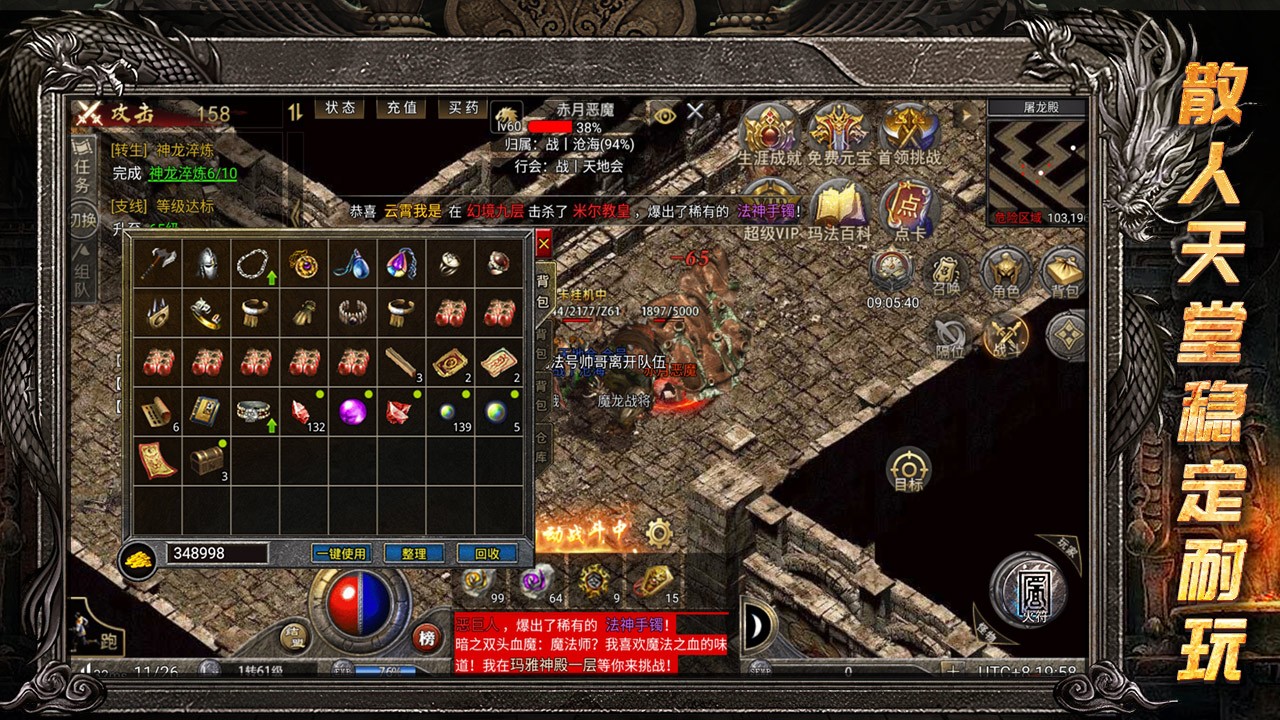Close the backpack inventory window

pyautogui.click(x=543, y=243)
